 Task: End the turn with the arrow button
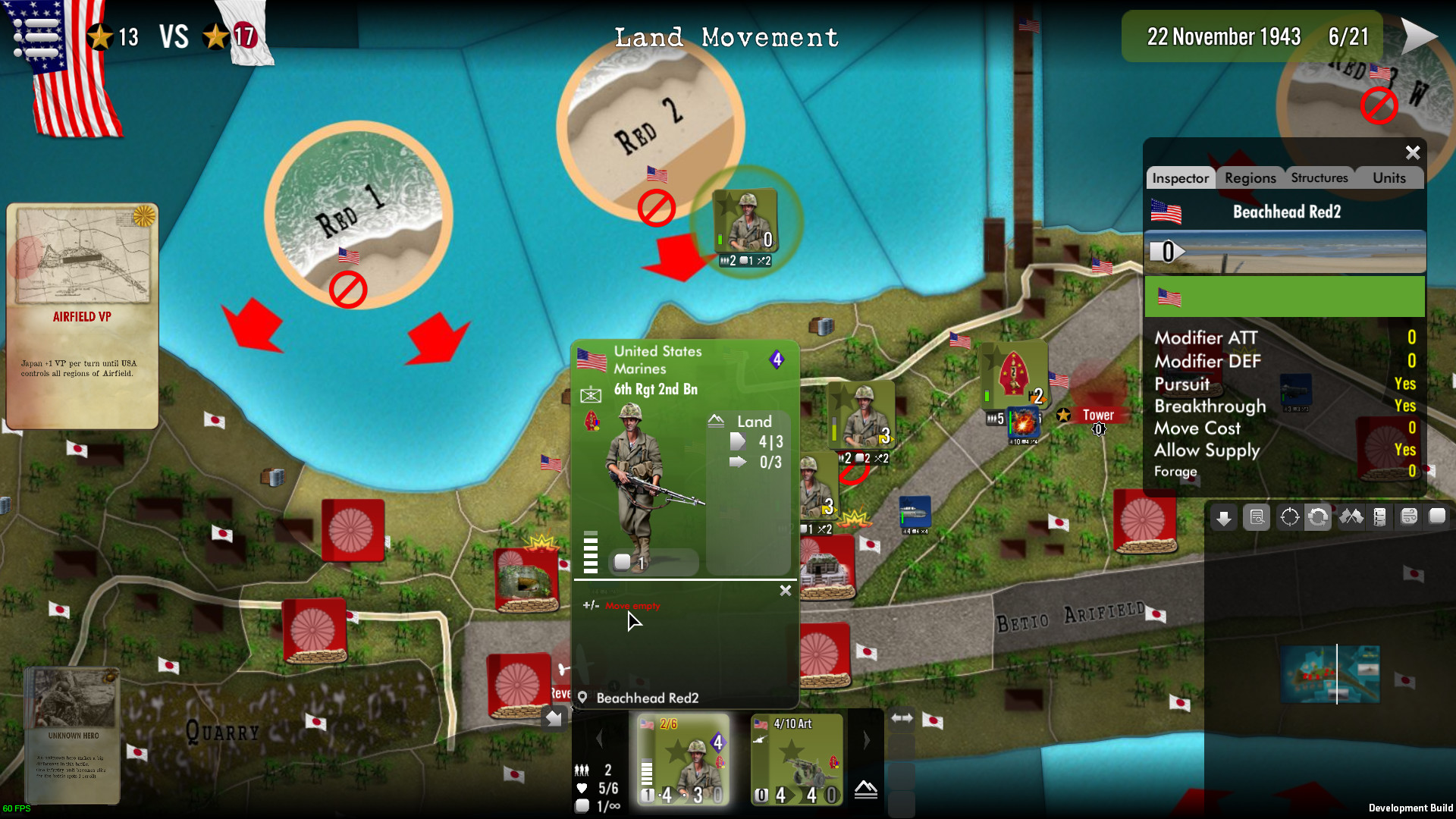point(1418,36)
